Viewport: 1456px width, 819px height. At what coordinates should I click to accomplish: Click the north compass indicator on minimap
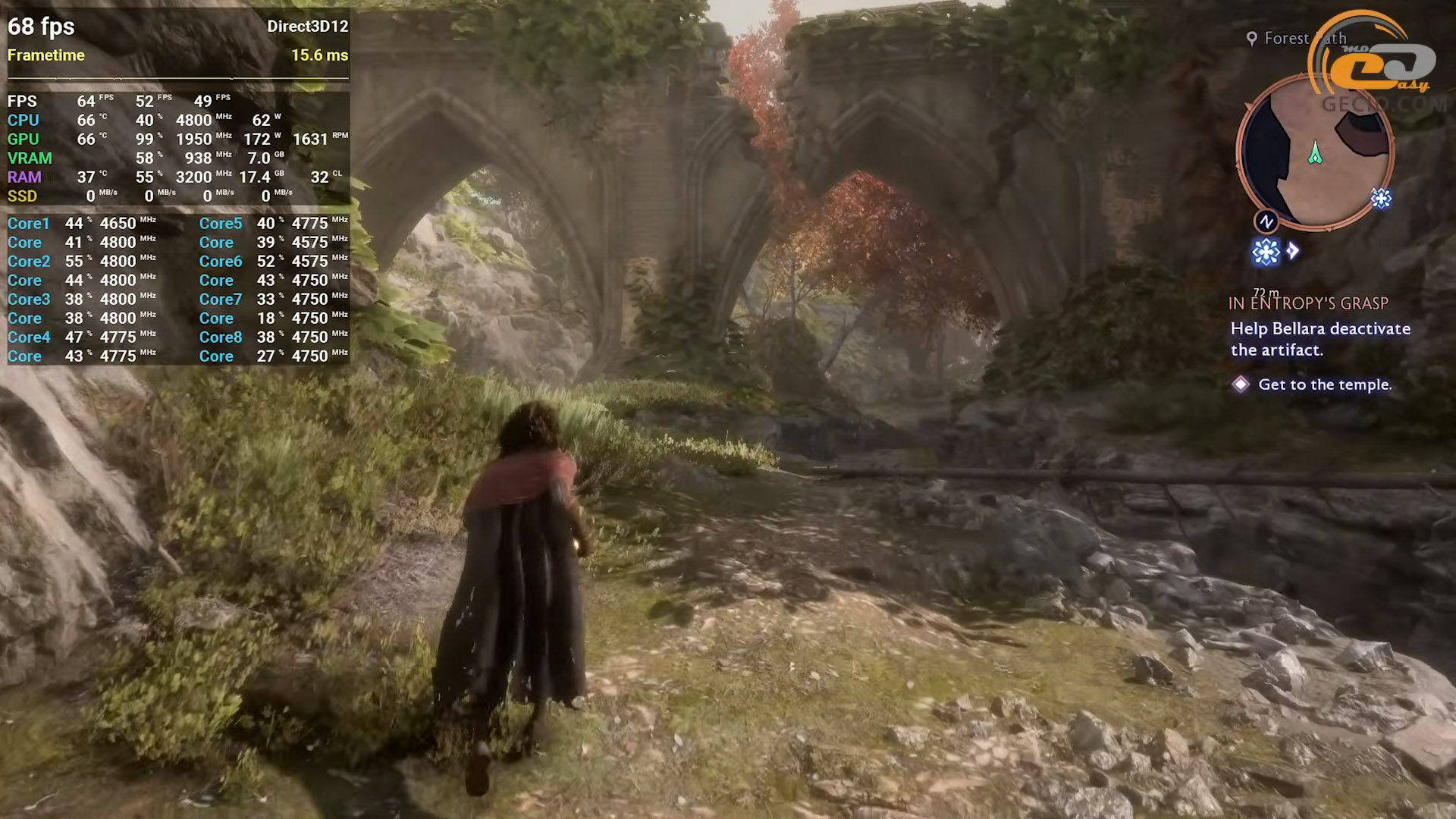point(1266,221)
